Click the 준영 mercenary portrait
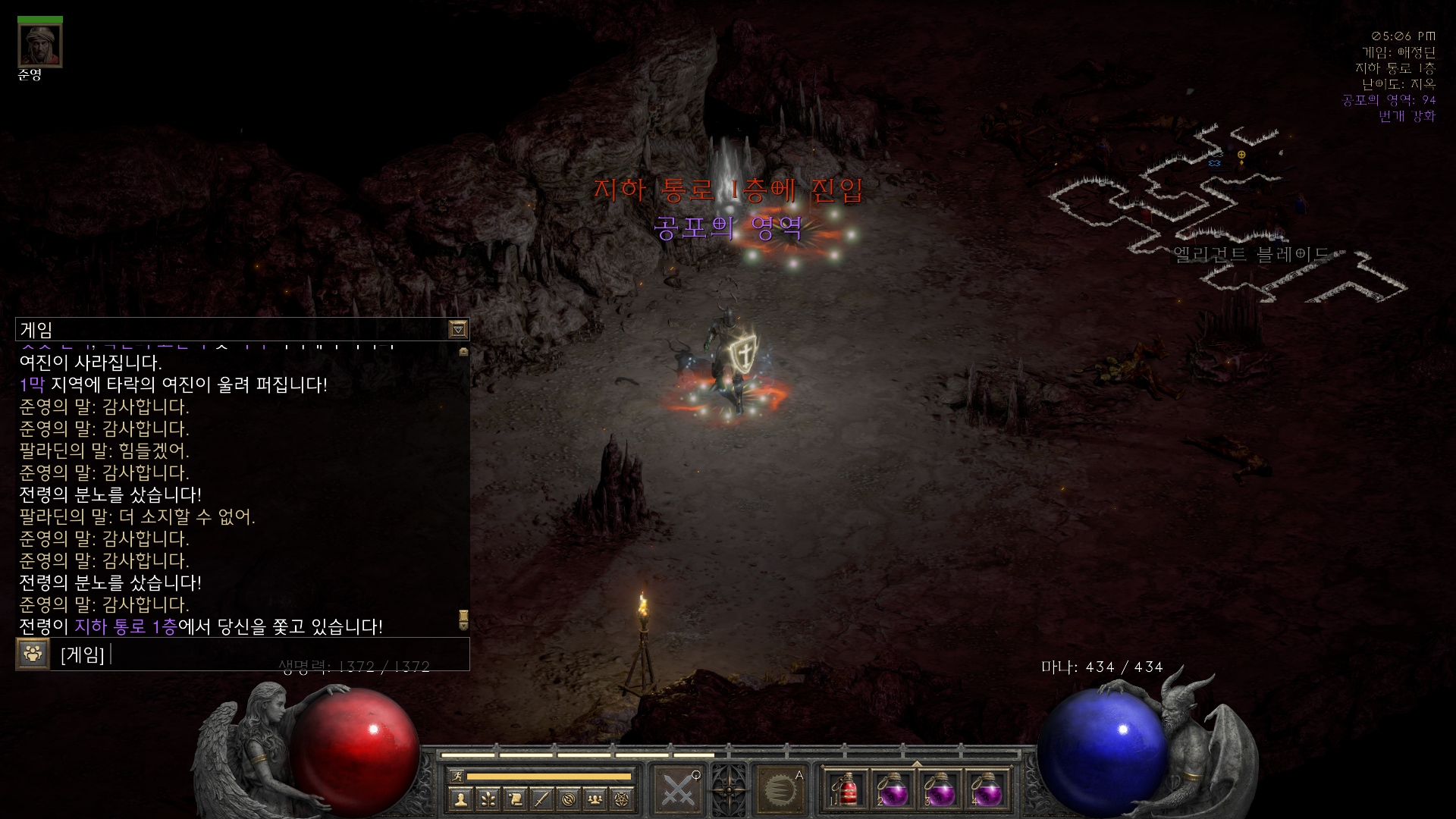 40,45
